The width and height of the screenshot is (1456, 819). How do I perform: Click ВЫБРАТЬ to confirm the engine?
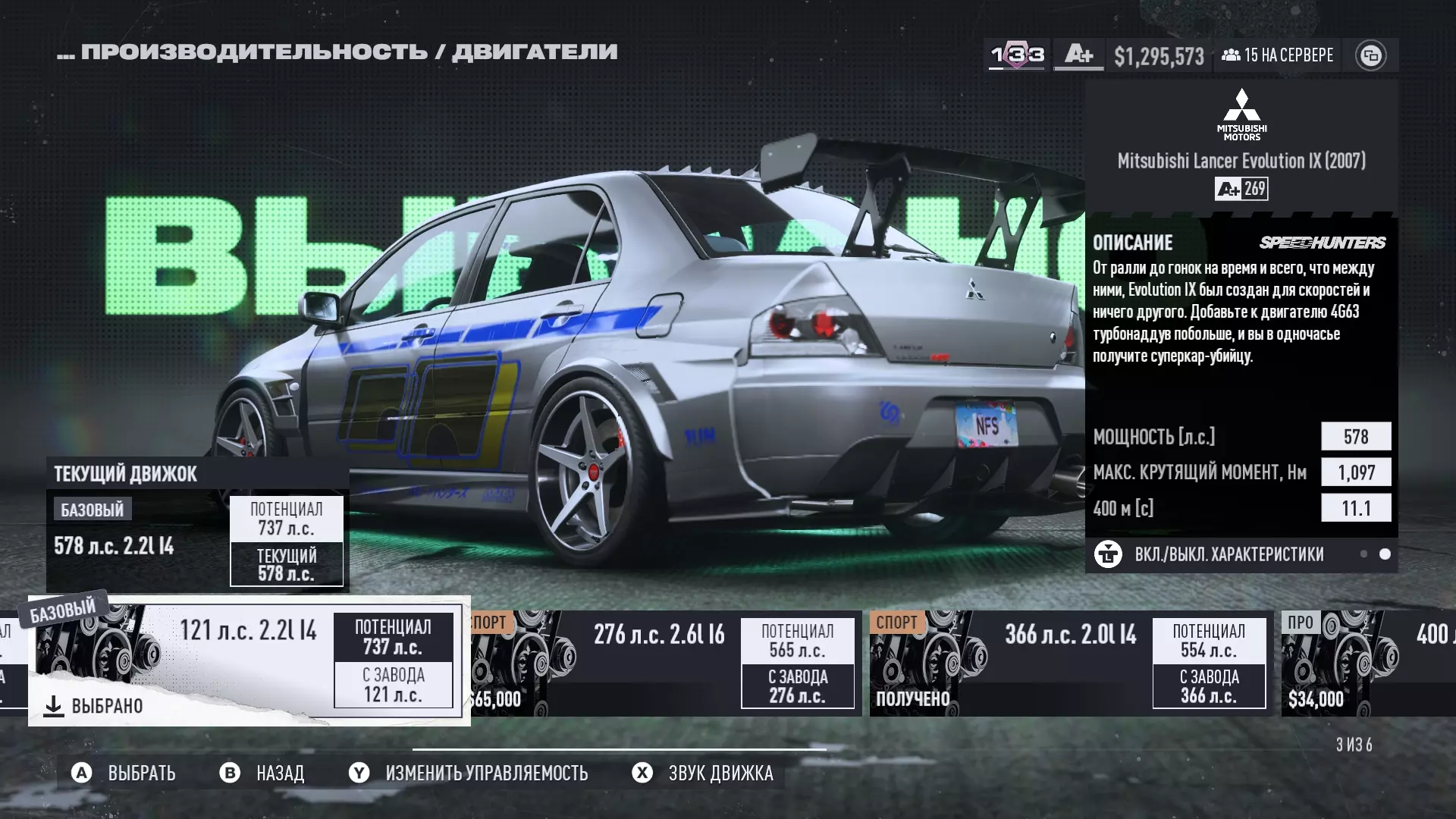coord(124,773)
